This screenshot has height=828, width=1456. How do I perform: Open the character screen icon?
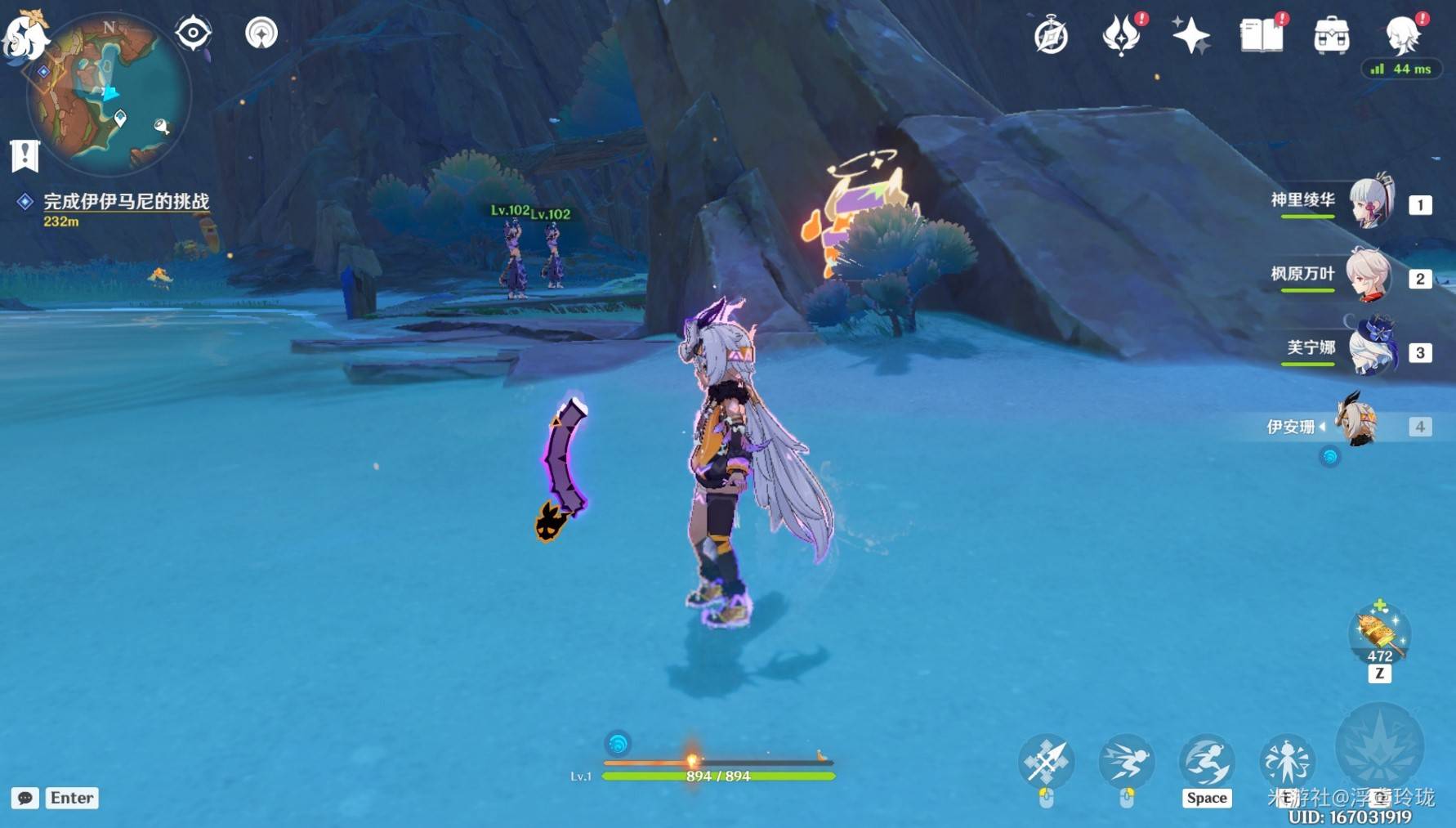pyautogui.click(x=1402, y=36)
